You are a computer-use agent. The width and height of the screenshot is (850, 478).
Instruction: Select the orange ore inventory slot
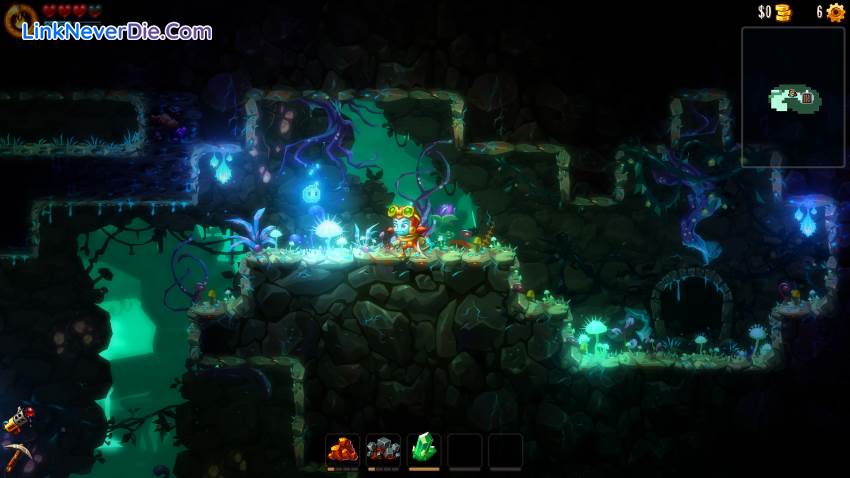point(343,451)
